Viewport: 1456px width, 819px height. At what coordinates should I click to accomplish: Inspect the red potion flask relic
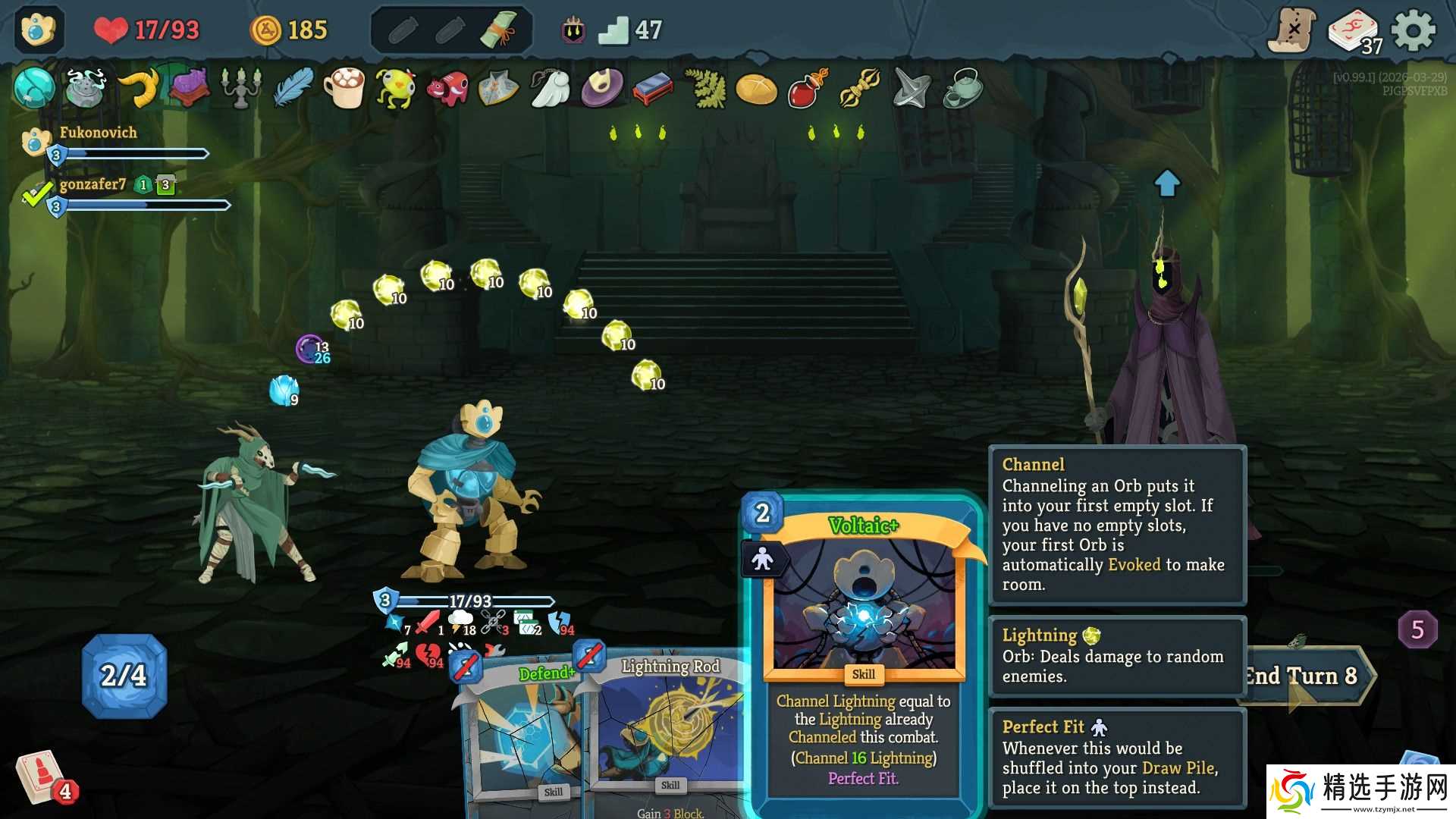(x=807, y=89)
